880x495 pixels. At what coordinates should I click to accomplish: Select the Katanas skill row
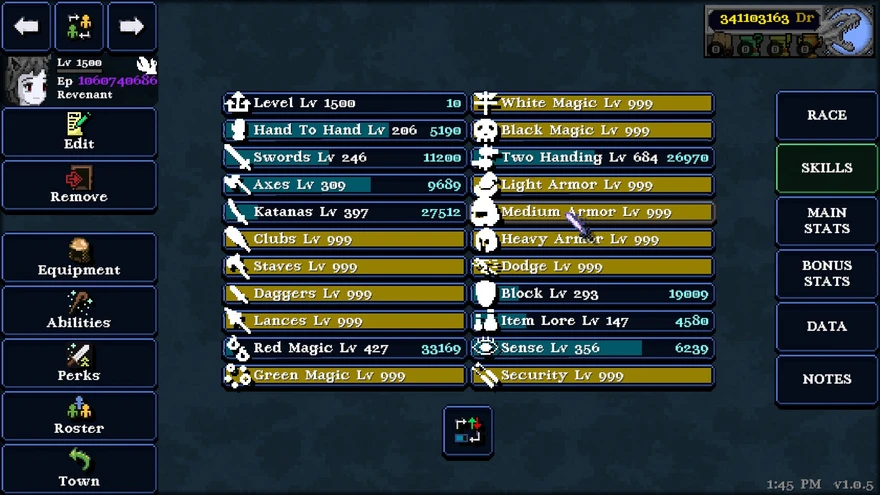[344, 212]
